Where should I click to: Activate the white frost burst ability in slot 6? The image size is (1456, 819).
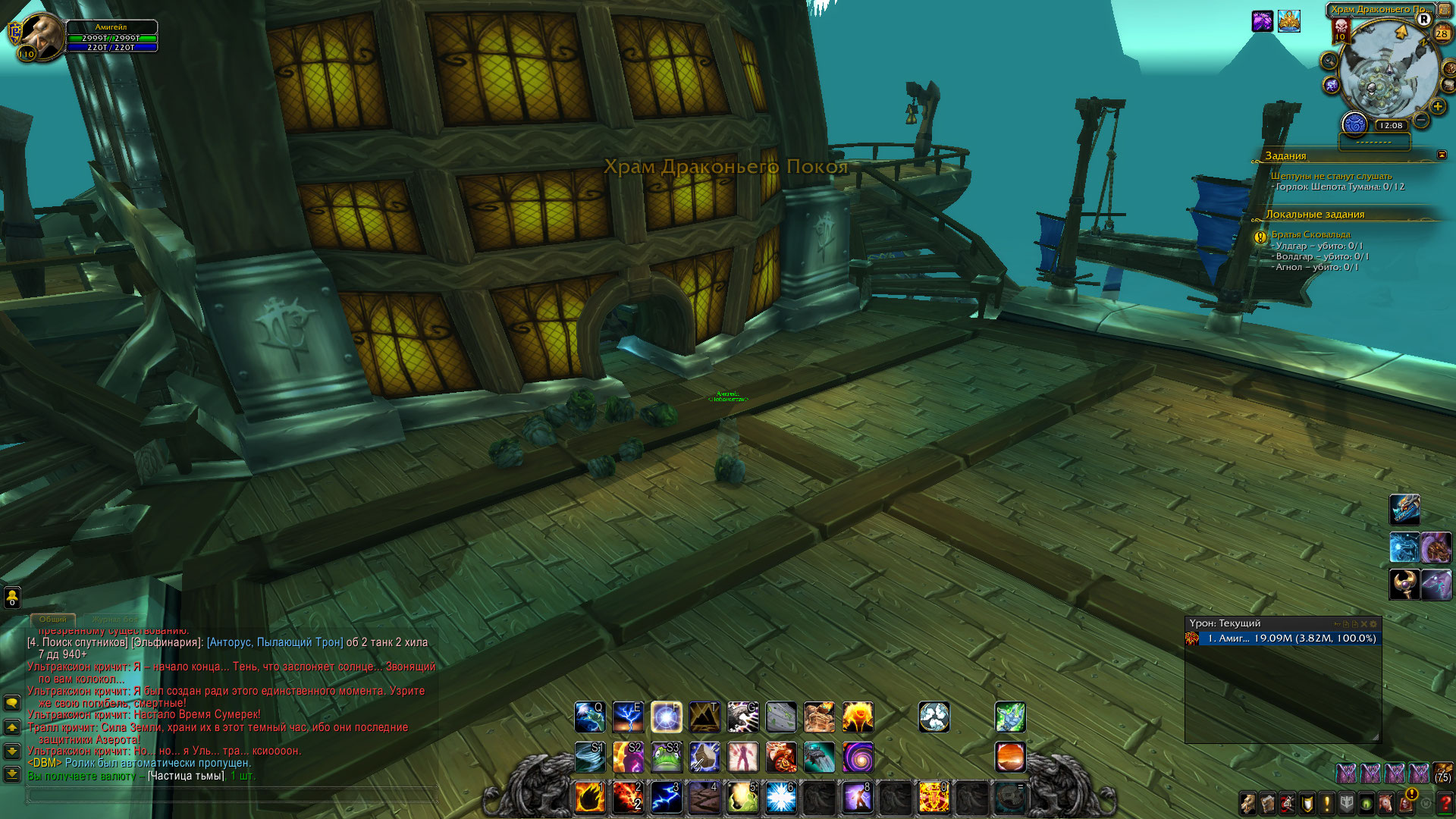780,797
